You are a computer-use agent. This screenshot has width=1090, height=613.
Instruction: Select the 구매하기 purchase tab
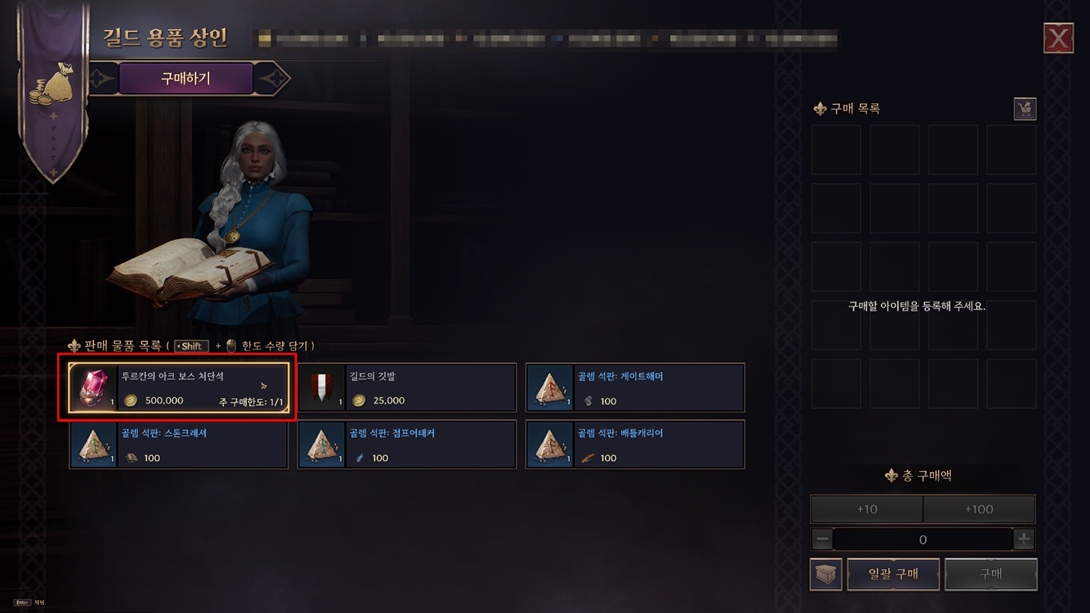tap(186, 78)
